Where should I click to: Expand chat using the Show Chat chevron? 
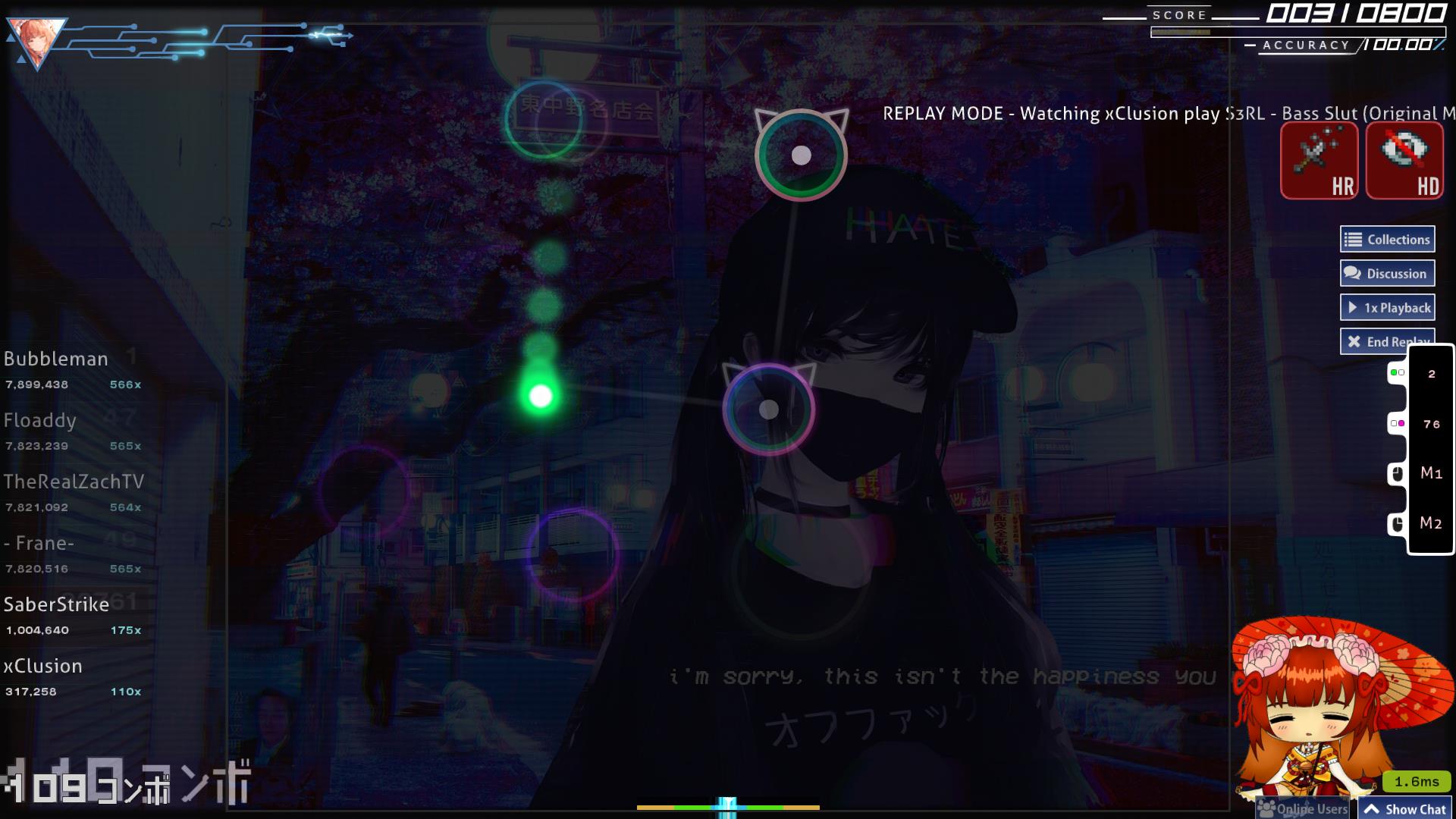1373,809
